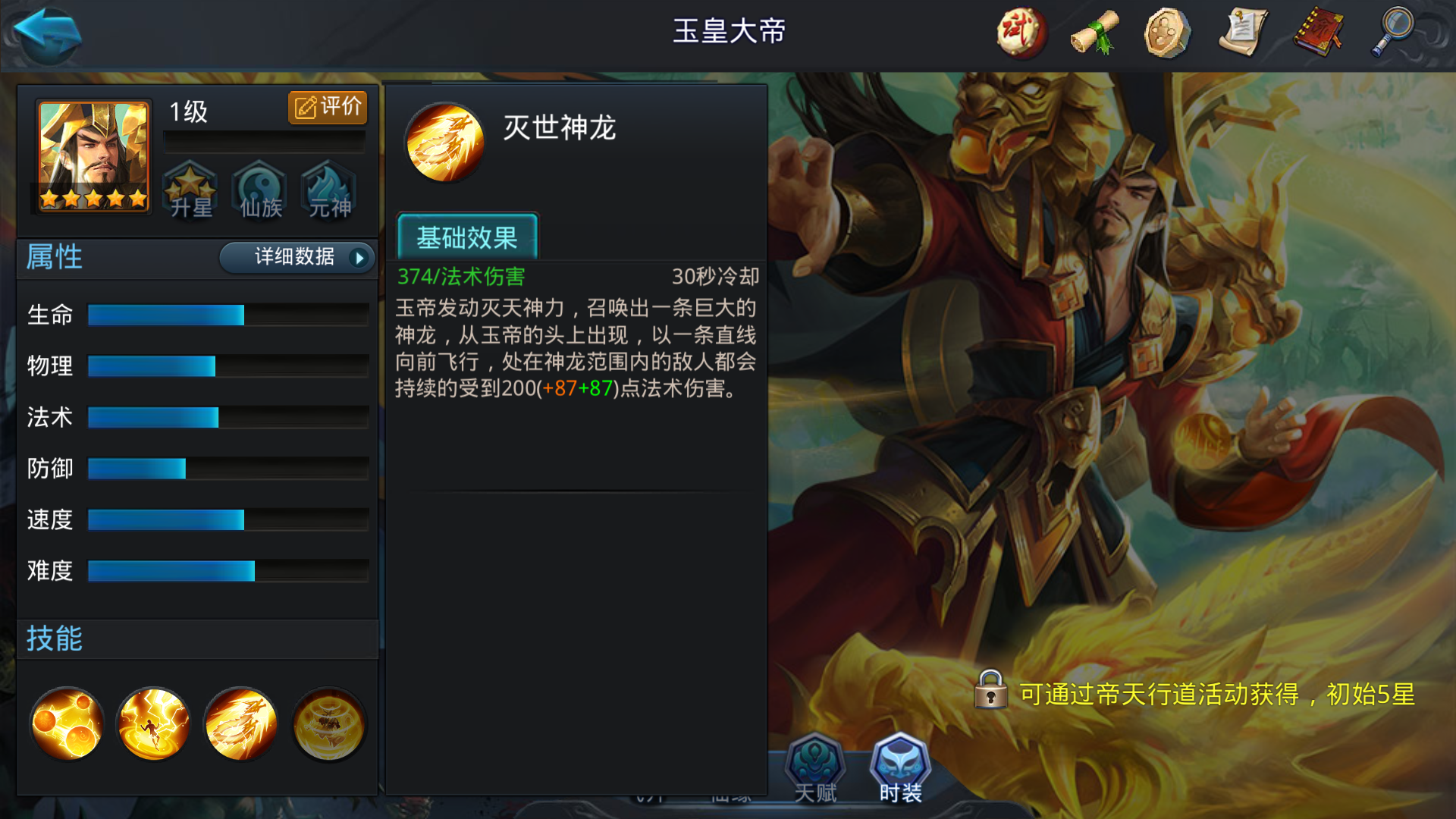This screenshot has height=819, width=1456.
Task: Expand the 详细数据 detailed stats panel
Action: (297, 258)
